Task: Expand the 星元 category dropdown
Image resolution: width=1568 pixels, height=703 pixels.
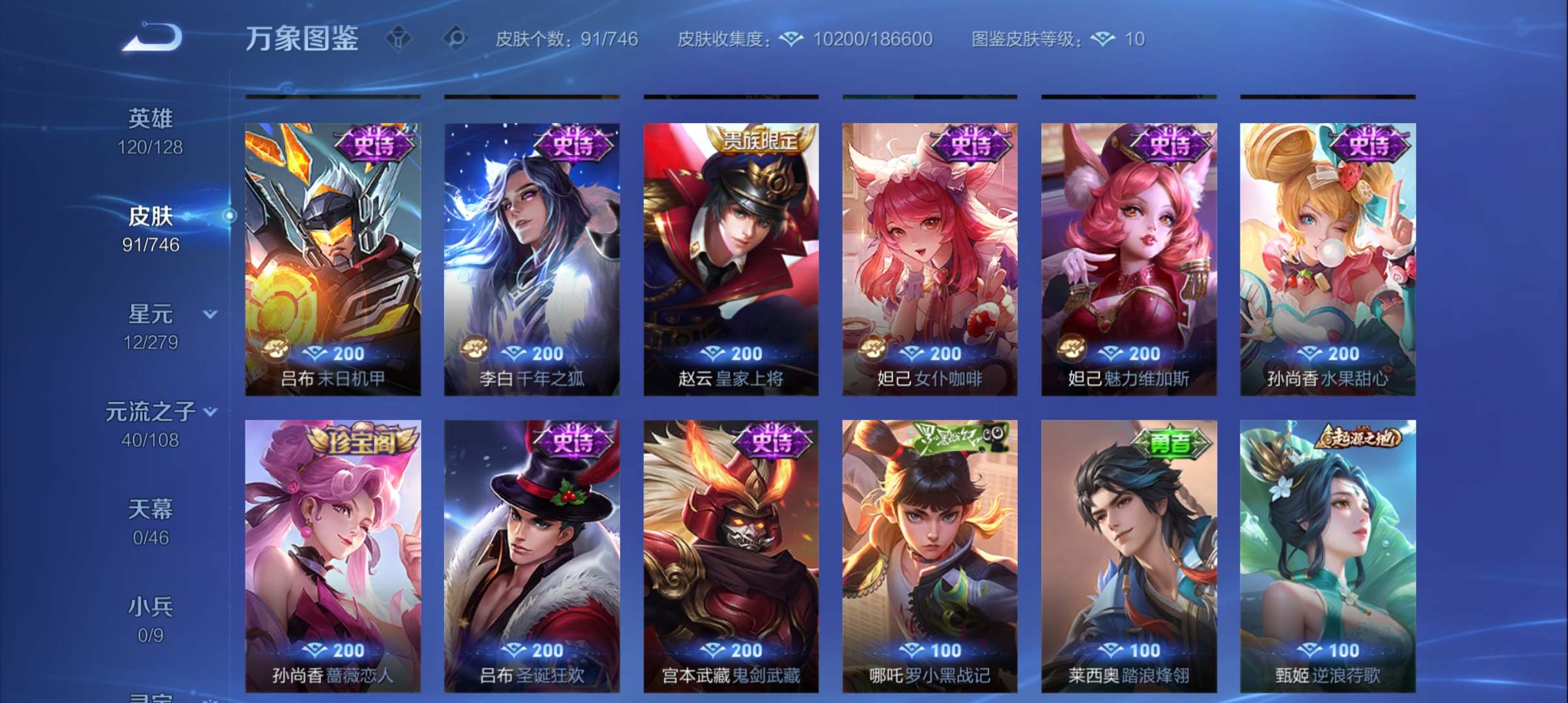Action: [x=209, y=313]
